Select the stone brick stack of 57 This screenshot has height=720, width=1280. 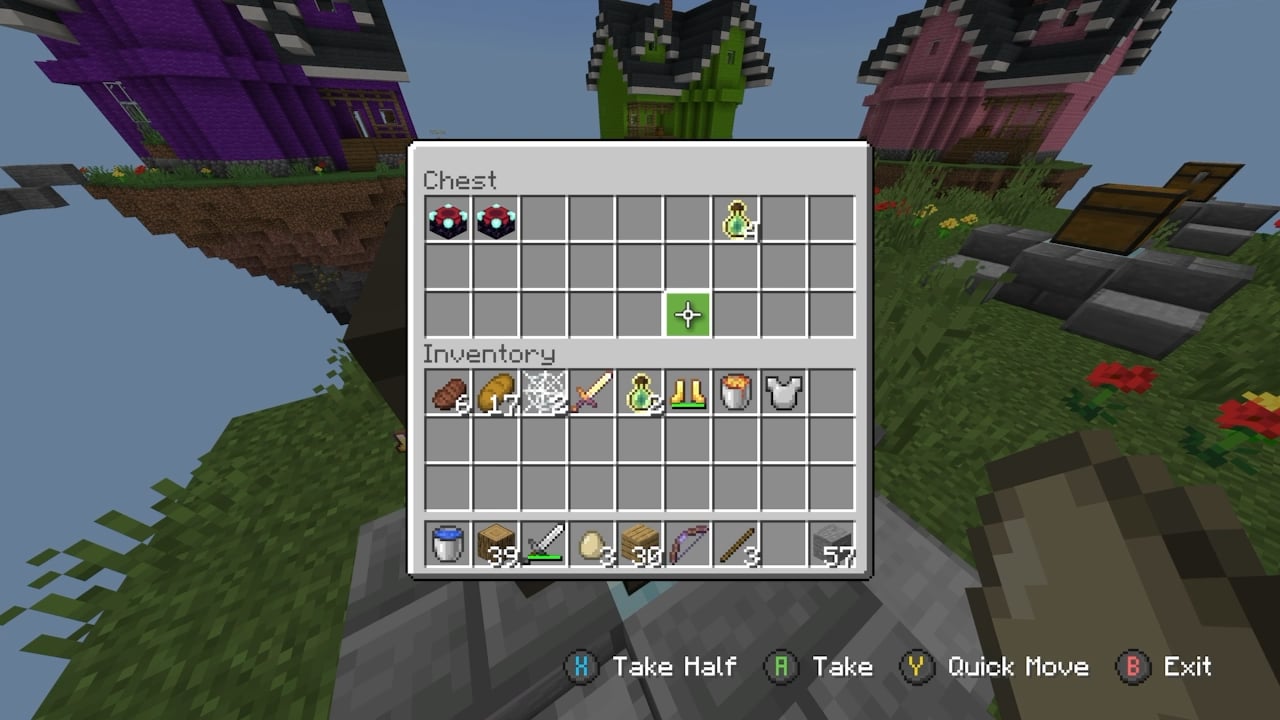832,545
